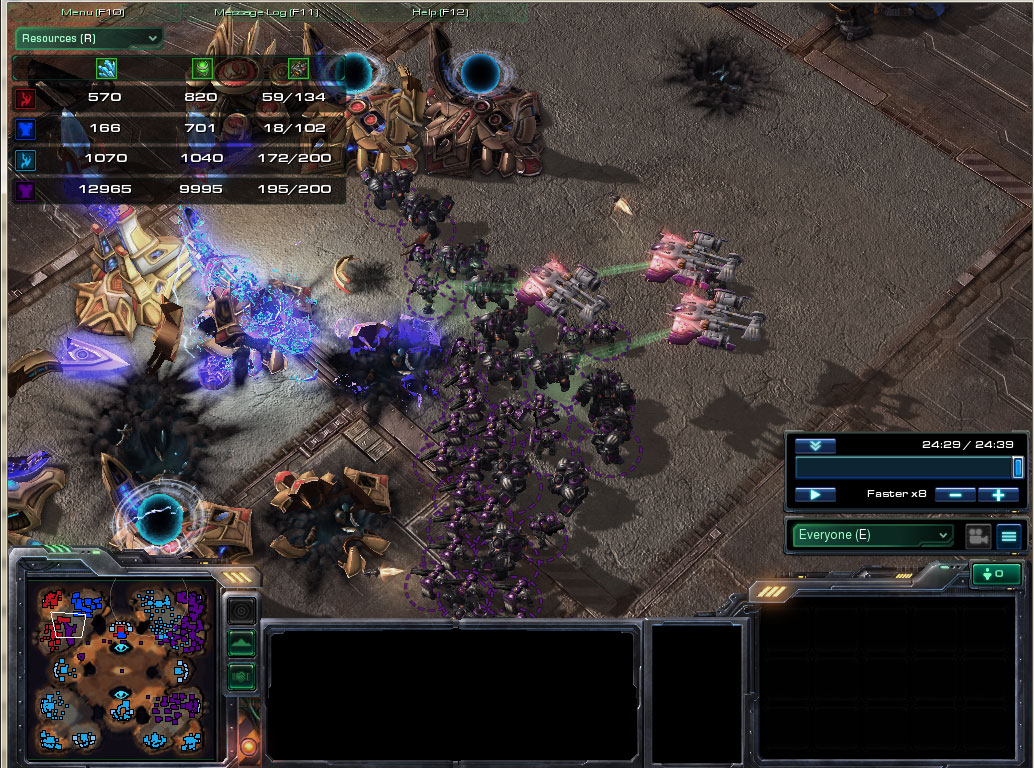Increase replay speed with the plus button
The width and height of the screenshot is (1034, 768).
[x=998, y=494]
